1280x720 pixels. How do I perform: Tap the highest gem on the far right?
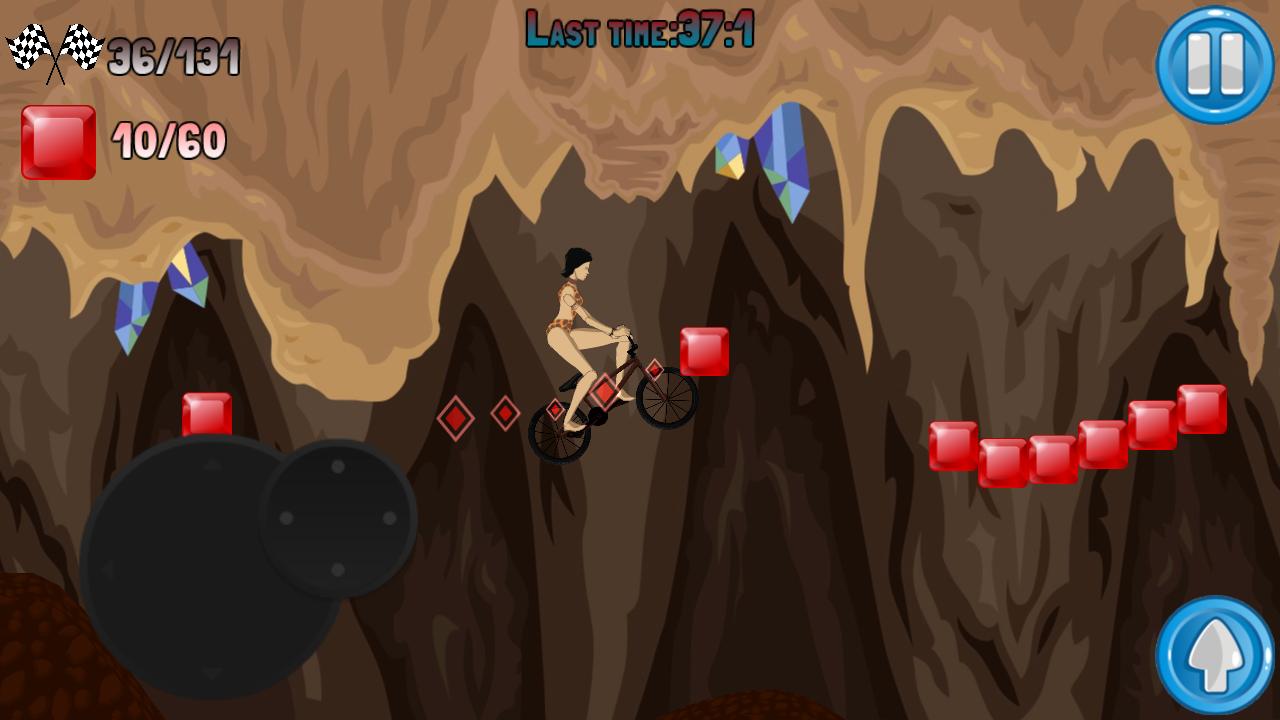pyautogui.click(x=1201, y=408)
